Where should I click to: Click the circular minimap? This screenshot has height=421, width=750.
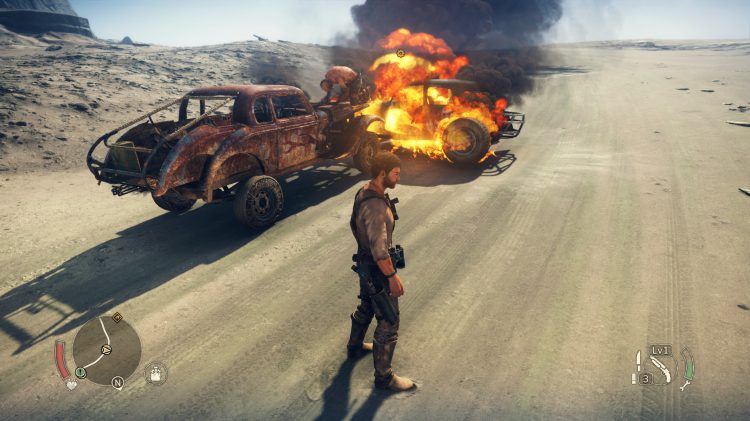pos(106,350)
